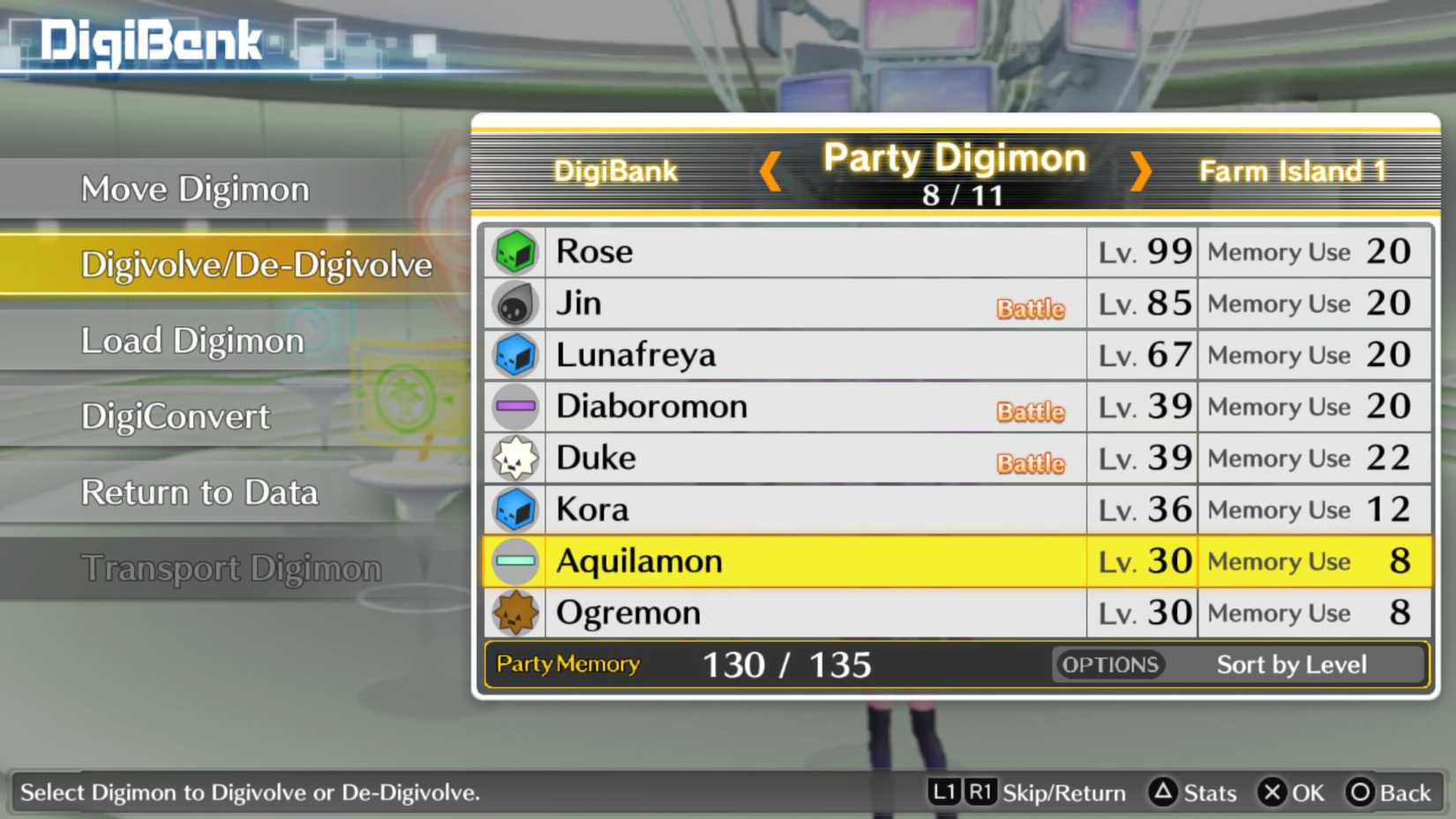Click Diaboromon's purple Digimon icon
1456x819 pixels.
tap(514, 406)
